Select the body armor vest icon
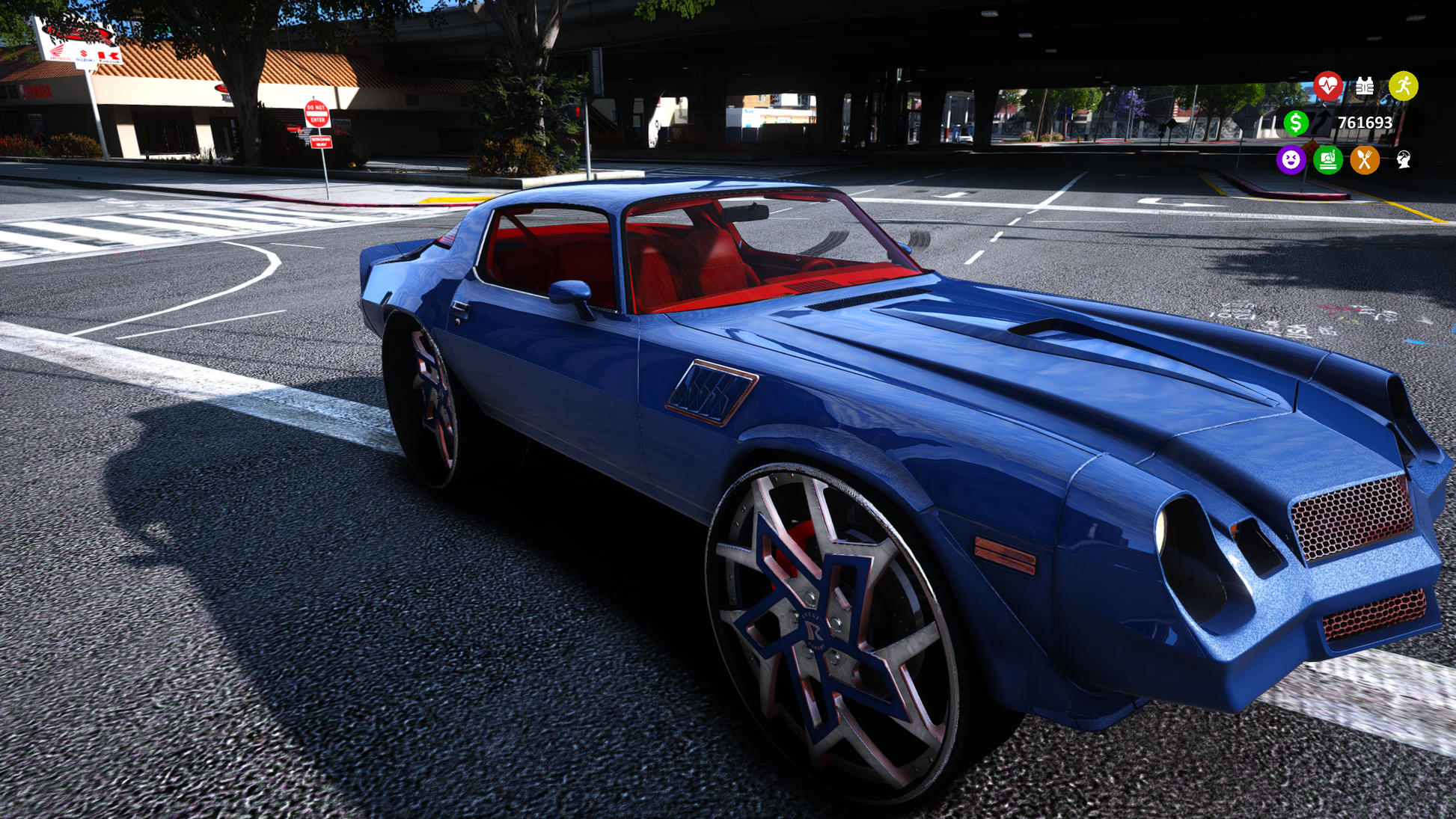 pyautogui.click(x=1365, y=87)
